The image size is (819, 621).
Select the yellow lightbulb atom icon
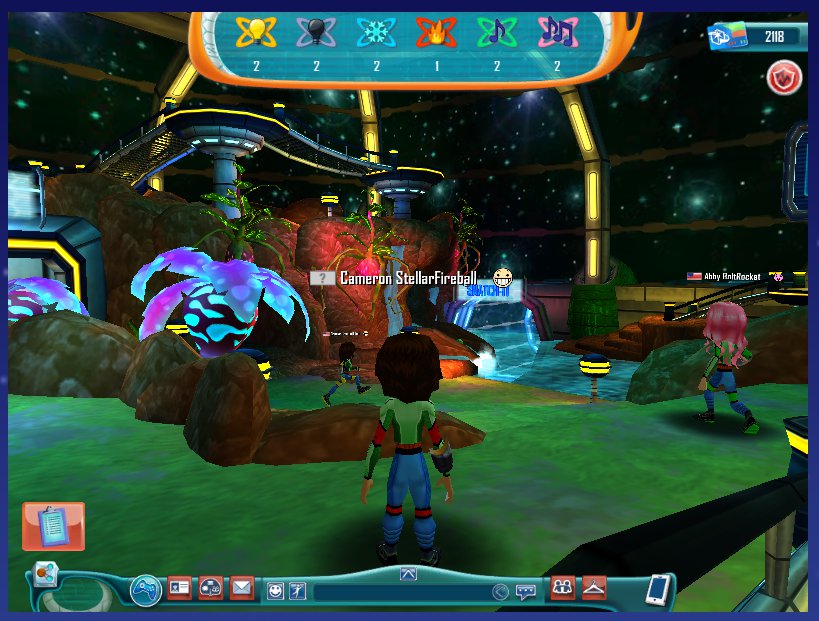[256, 33]
